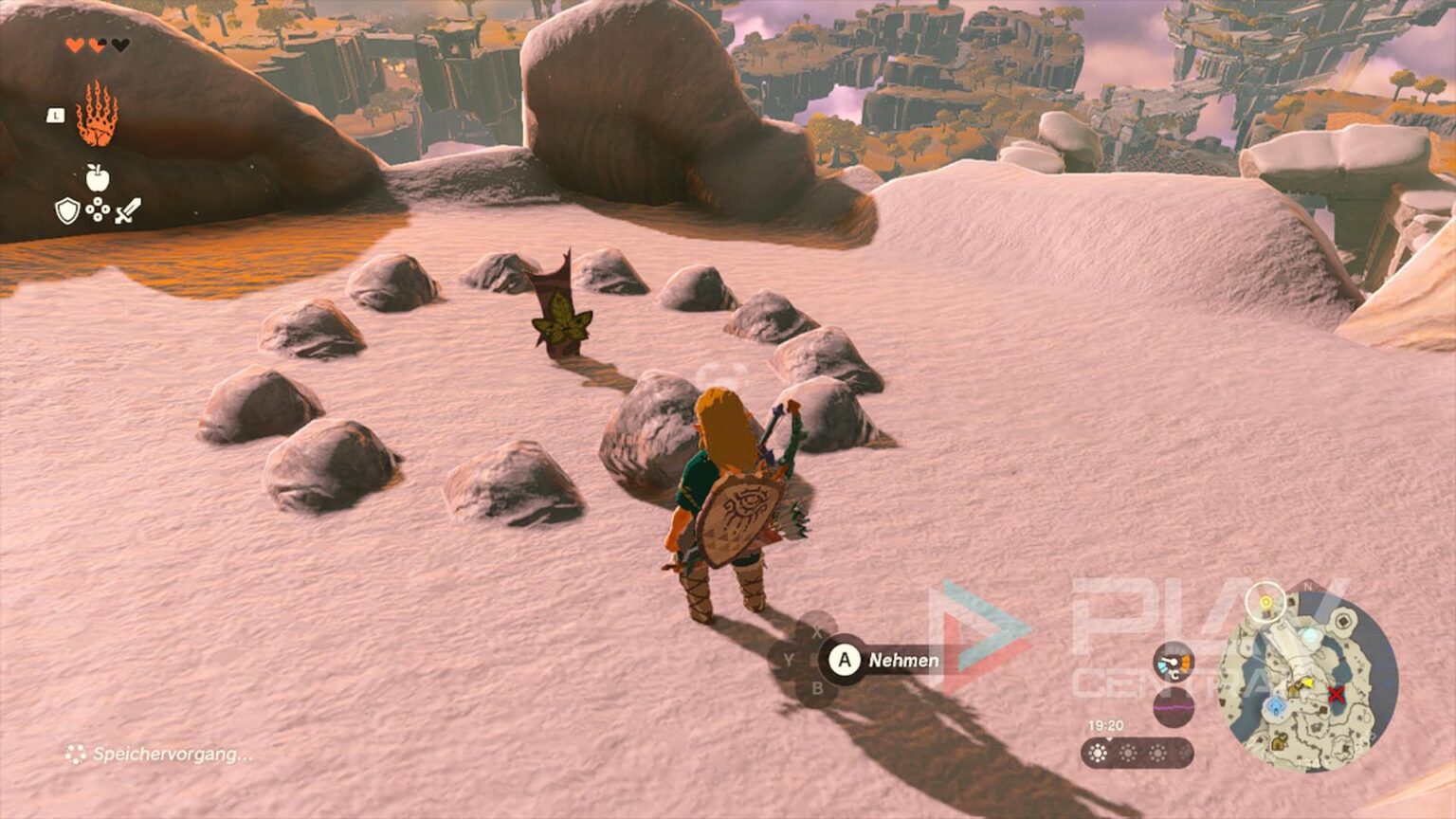Select the sword attack icon

(128, 211)
